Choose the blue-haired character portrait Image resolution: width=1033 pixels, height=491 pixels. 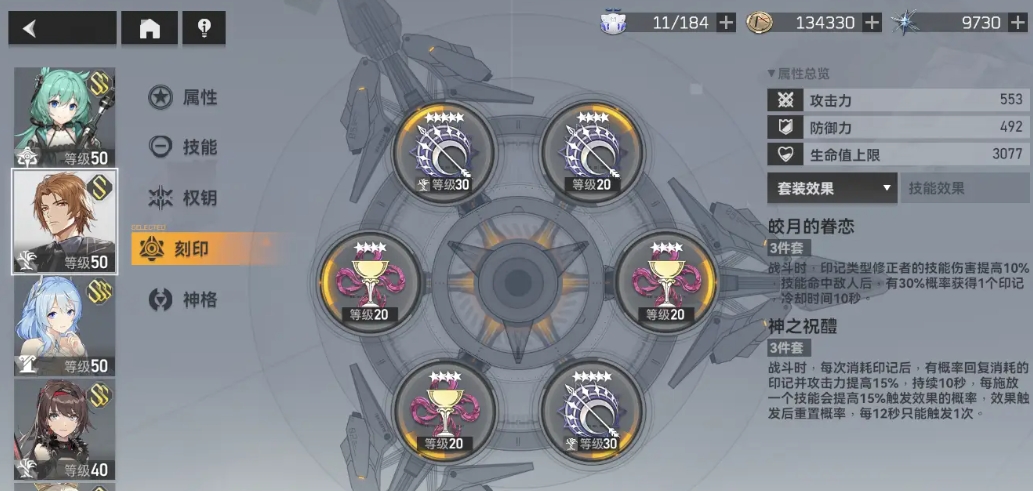click(x=63, y=326)
